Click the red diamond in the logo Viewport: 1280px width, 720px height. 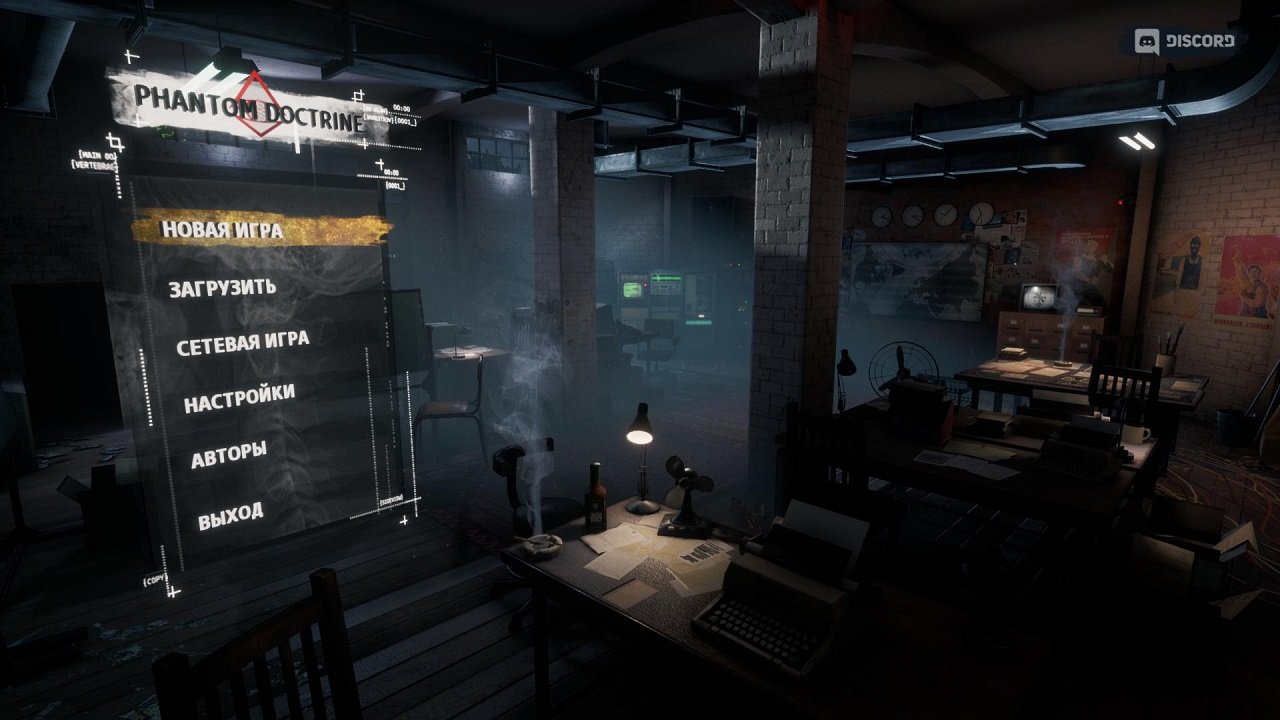[257, 104]
